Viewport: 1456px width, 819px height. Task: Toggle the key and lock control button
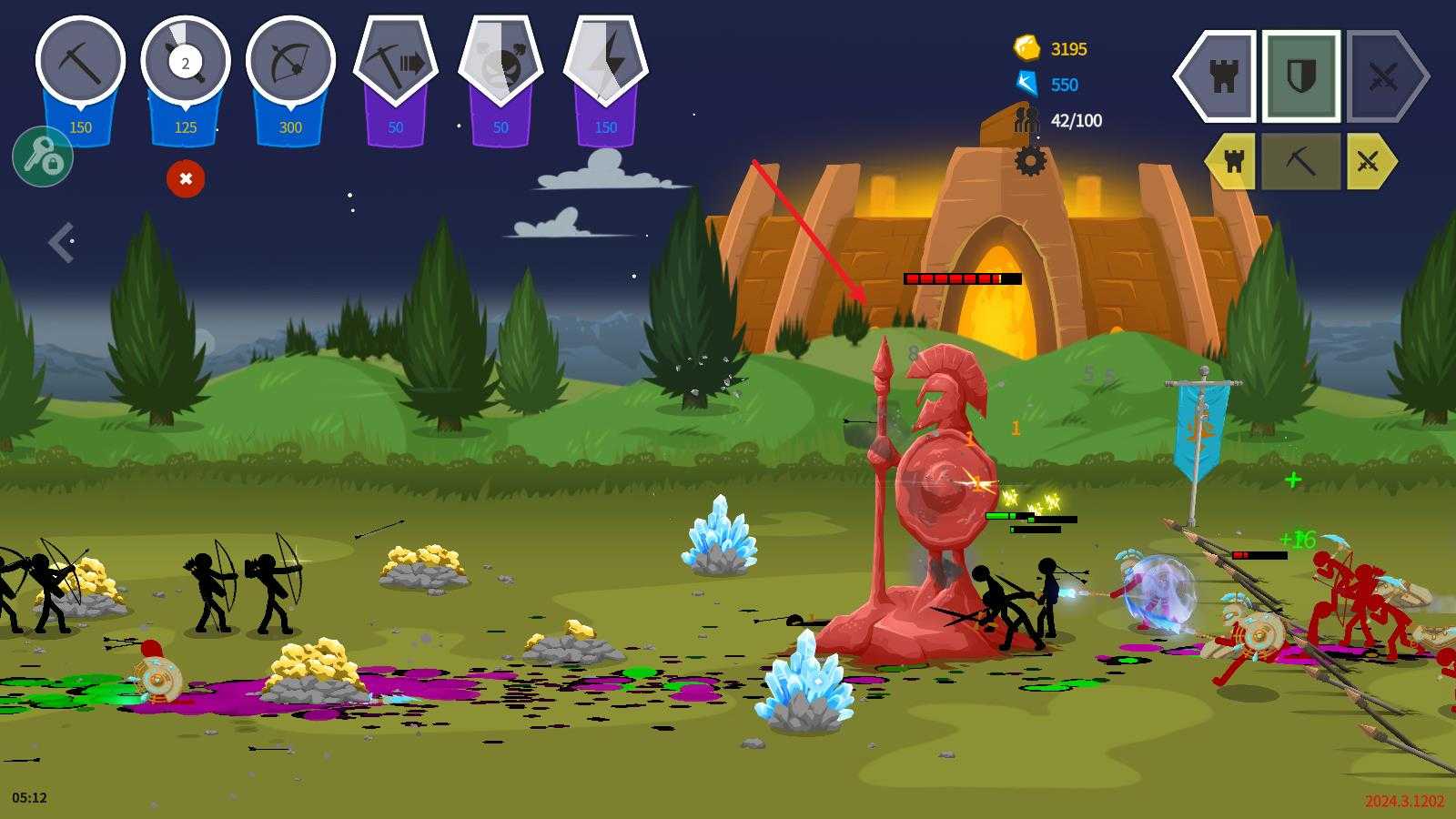(43, 157)
